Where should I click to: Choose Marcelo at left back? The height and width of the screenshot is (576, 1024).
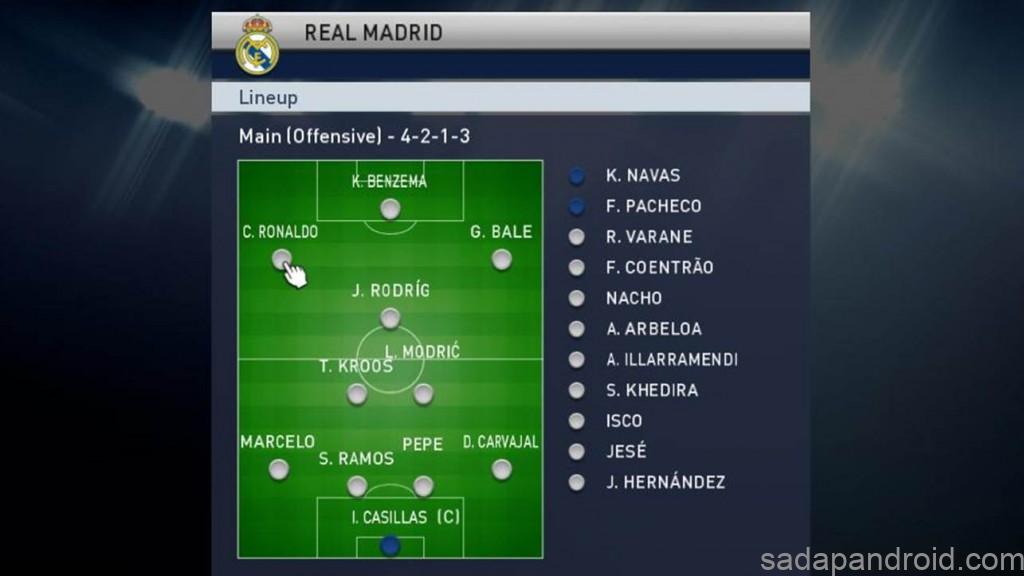coord(279,469)
